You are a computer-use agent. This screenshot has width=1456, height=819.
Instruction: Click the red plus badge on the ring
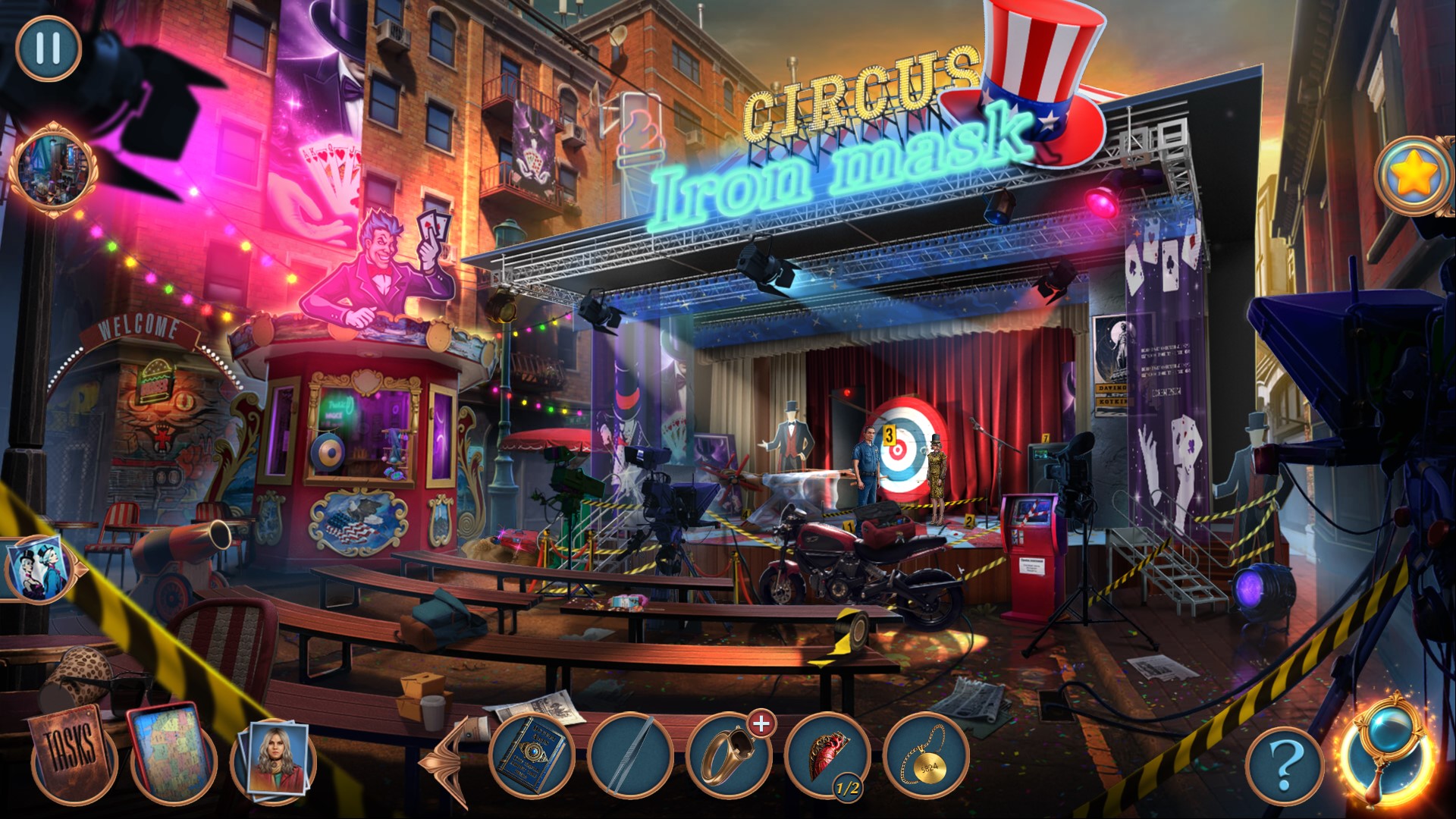[761, 724]
